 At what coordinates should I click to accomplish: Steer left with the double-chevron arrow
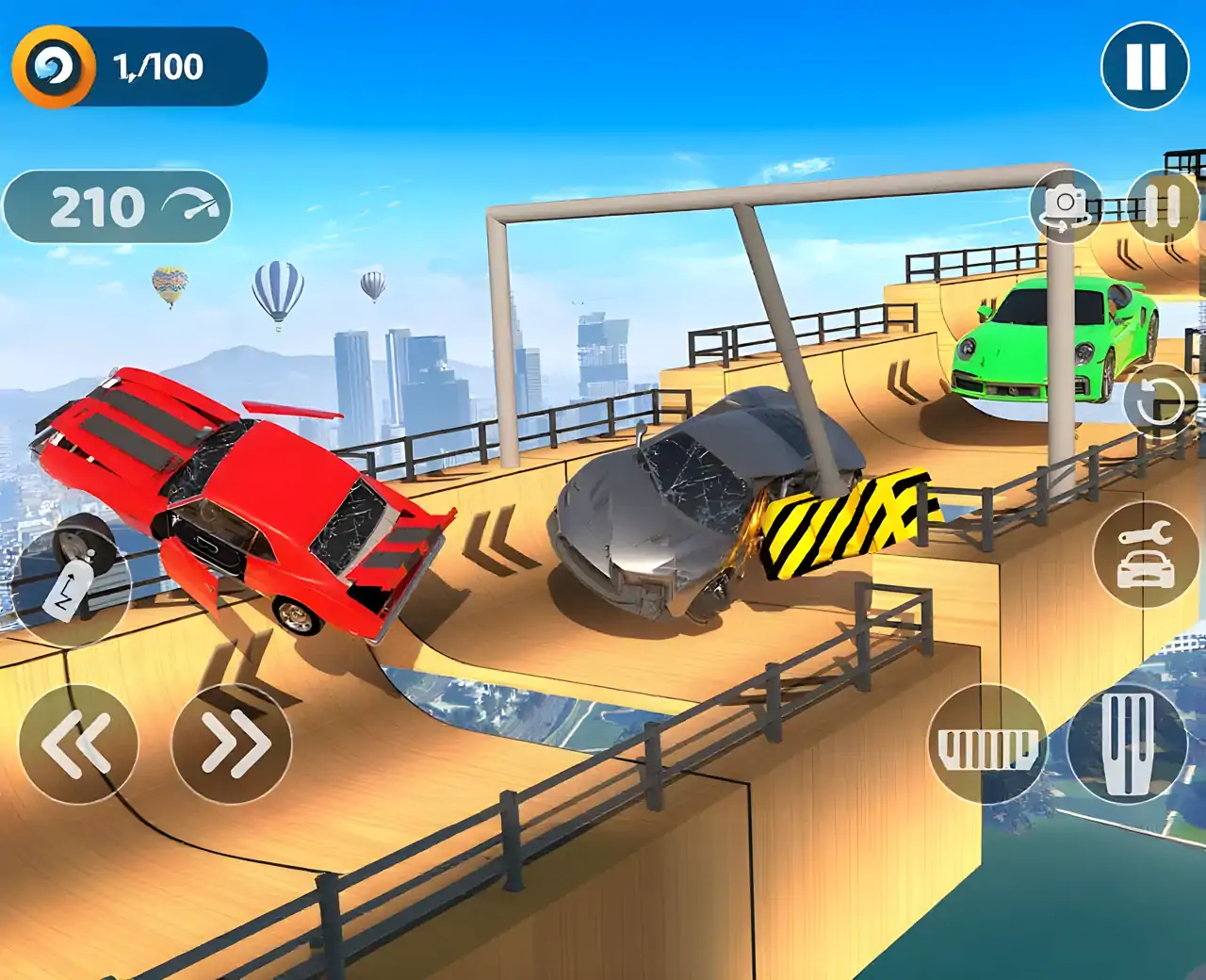(78, 744)
